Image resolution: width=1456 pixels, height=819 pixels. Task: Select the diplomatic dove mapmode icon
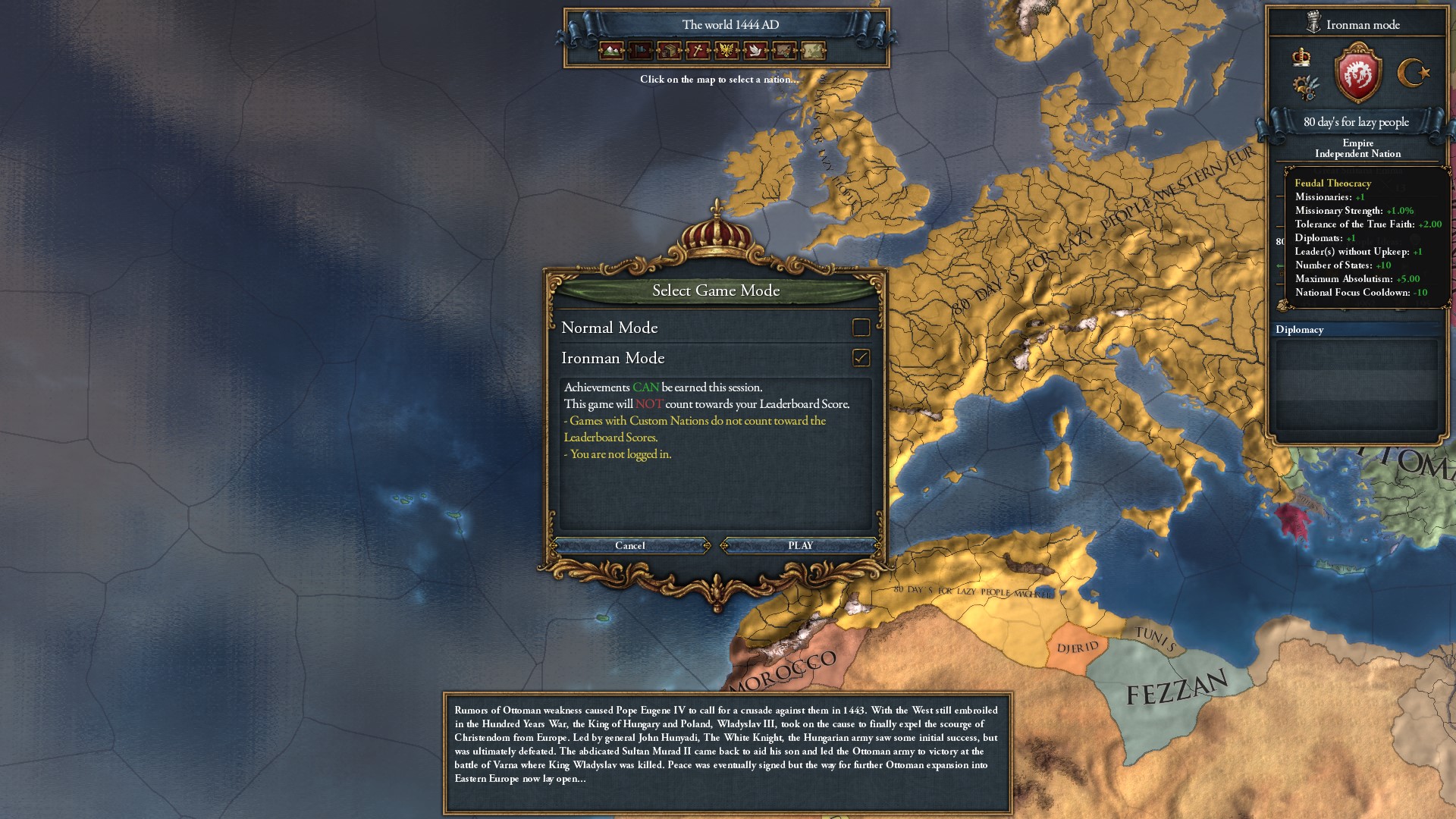pos(755,51)
